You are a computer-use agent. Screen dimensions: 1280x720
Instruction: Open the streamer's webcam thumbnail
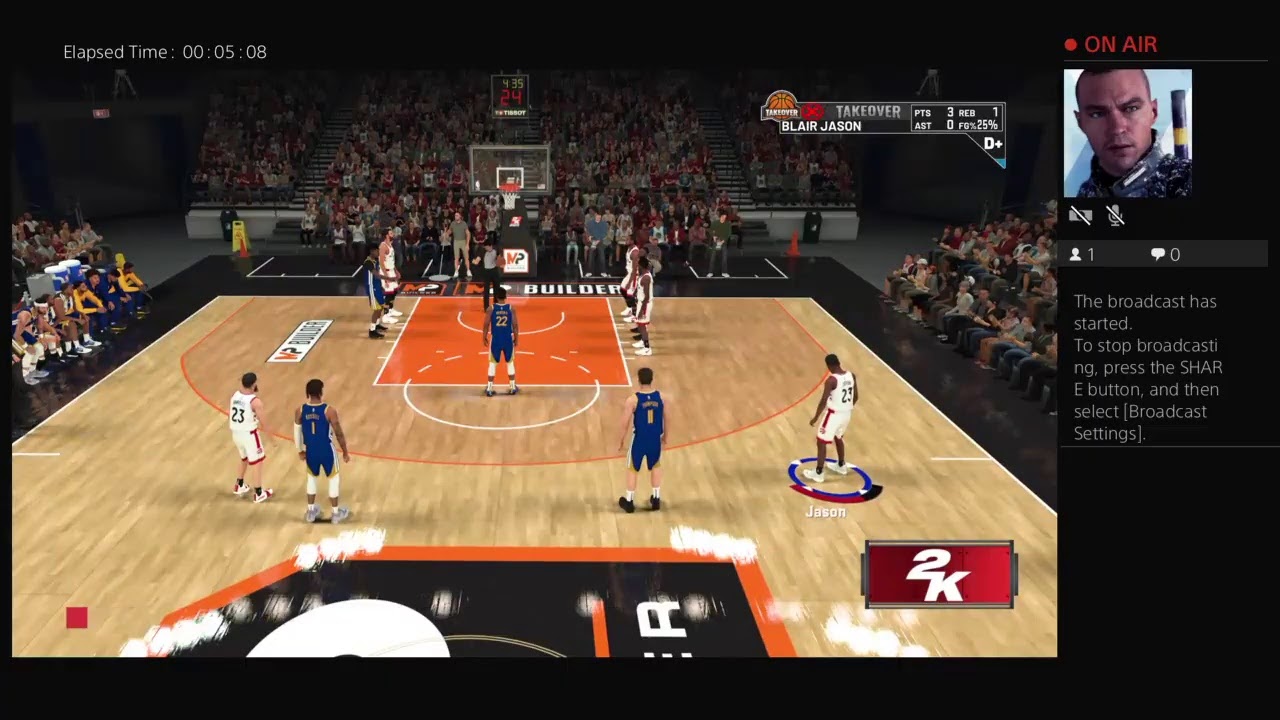(x=1127, y=133)
